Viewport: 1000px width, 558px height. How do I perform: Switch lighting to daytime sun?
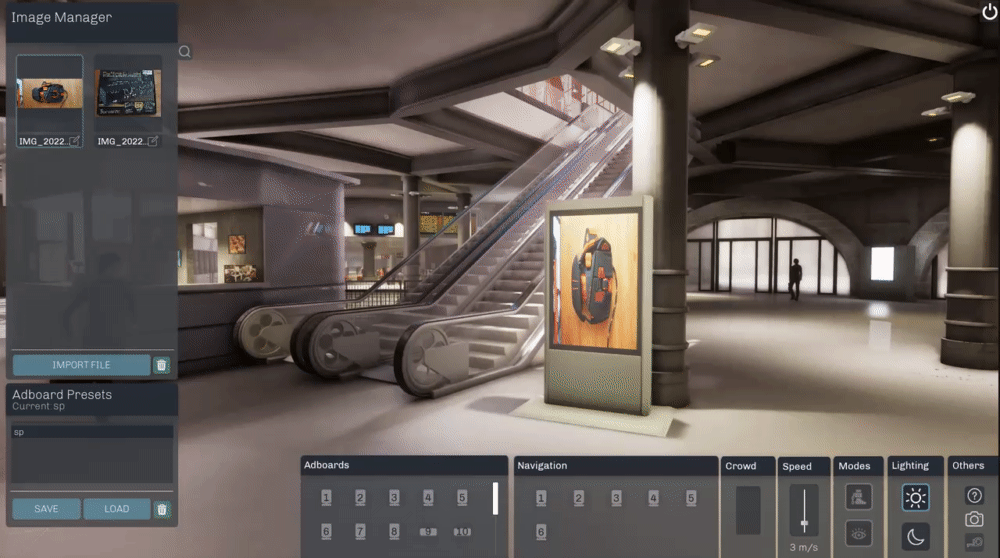915,497
